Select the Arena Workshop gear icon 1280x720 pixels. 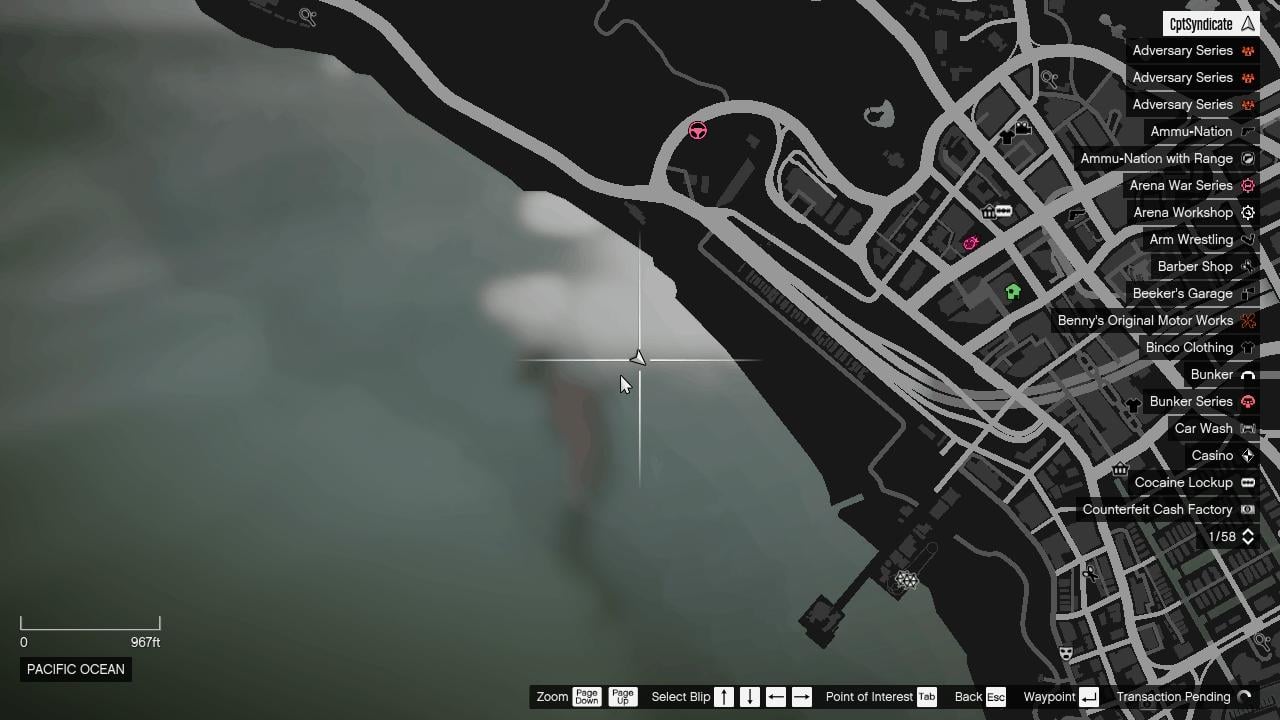1247,212
